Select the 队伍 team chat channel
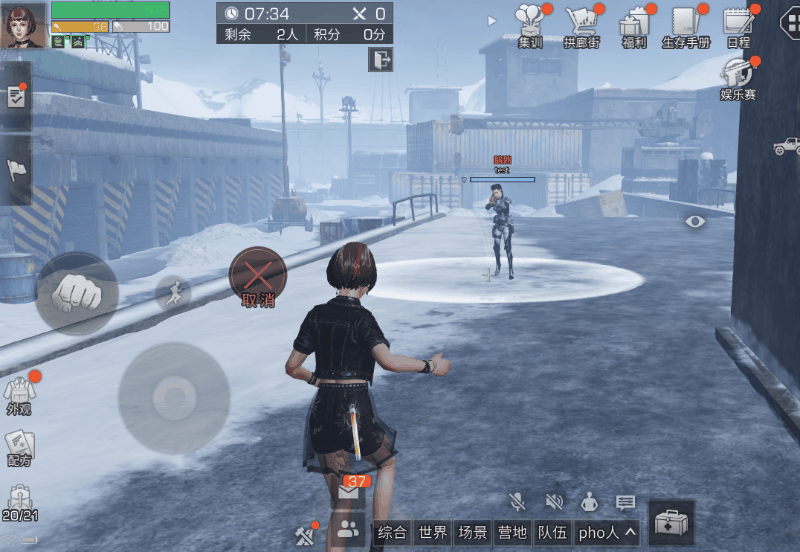Screen dimensions: 800x552 click(x=552, y=533)
